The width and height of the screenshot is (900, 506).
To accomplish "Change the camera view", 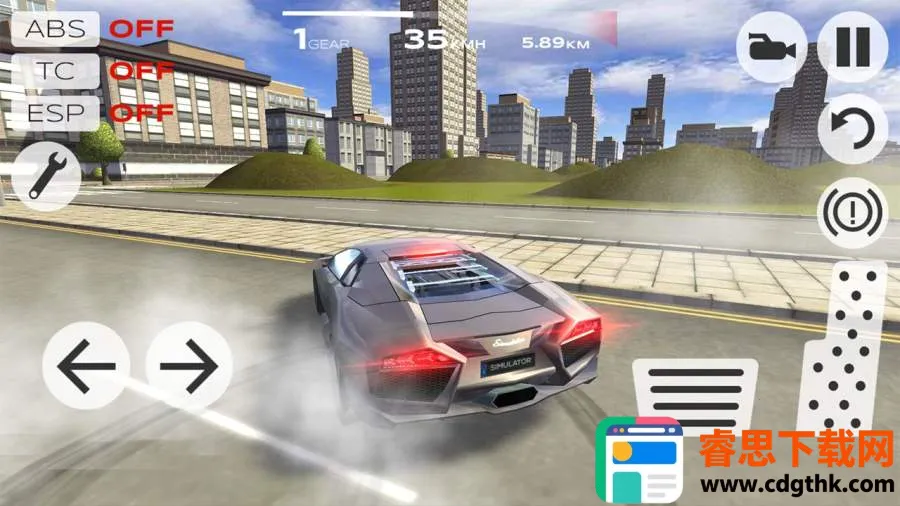I will 772,47.
